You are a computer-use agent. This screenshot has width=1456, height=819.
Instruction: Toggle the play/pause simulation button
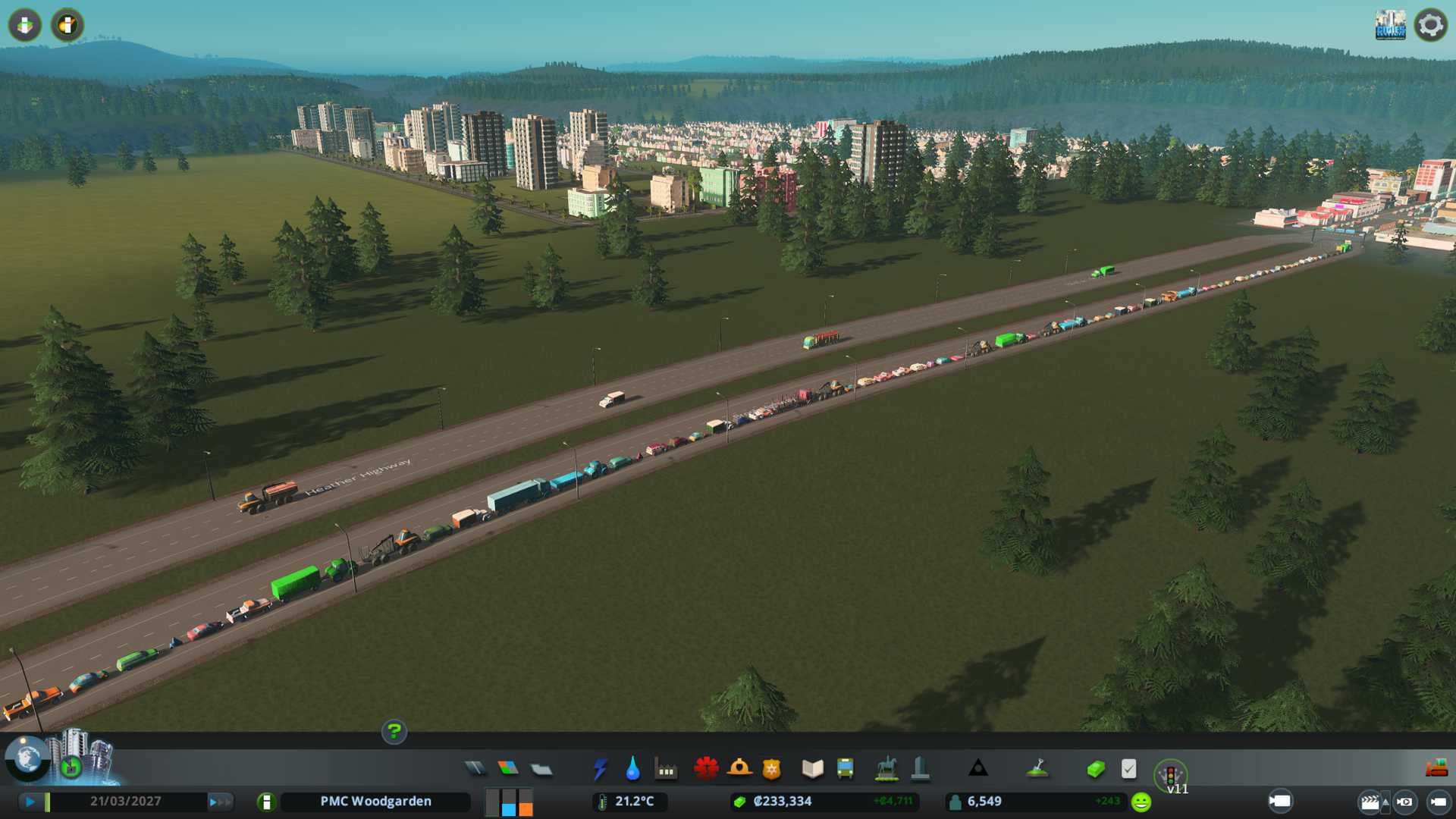pyautogui.click(x=30, y=802)
